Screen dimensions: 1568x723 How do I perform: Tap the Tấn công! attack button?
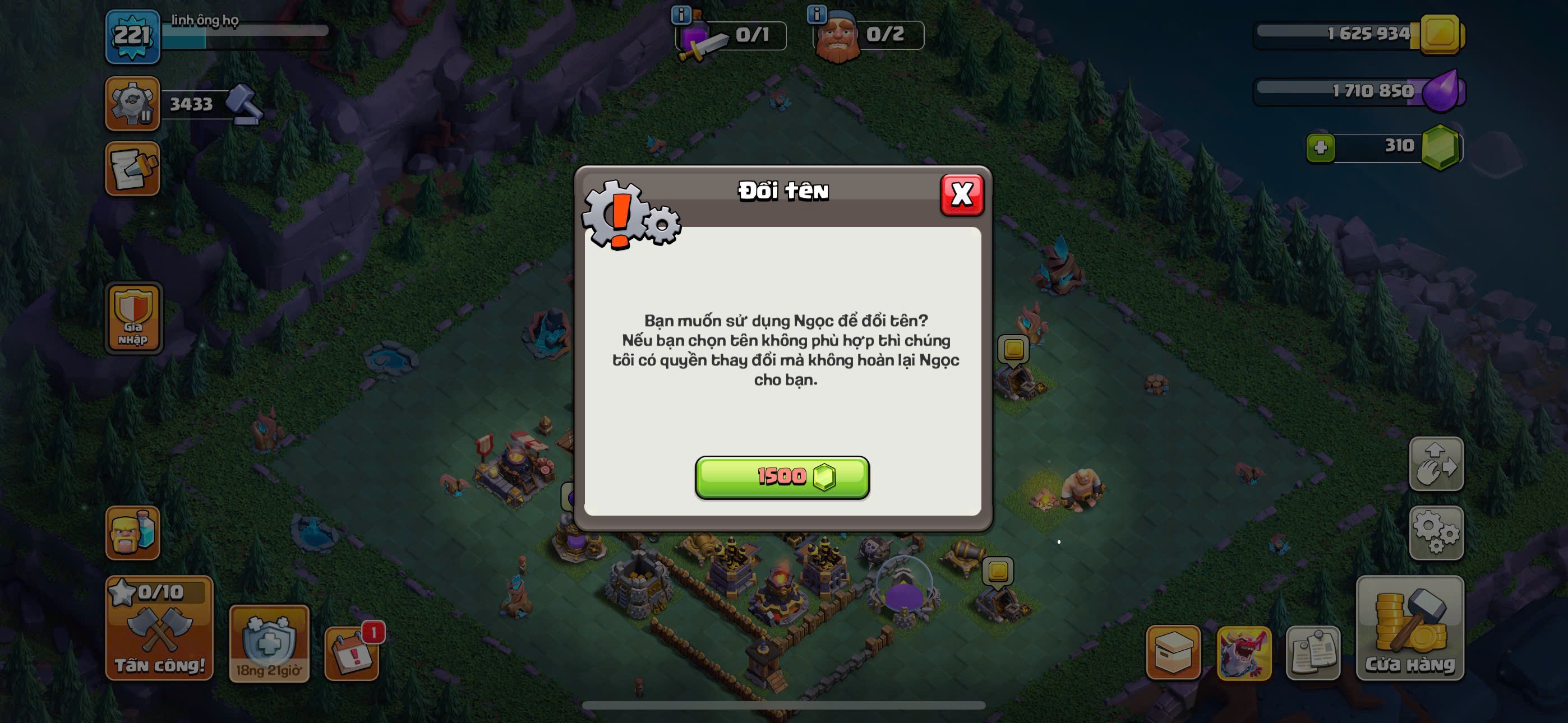159,628
